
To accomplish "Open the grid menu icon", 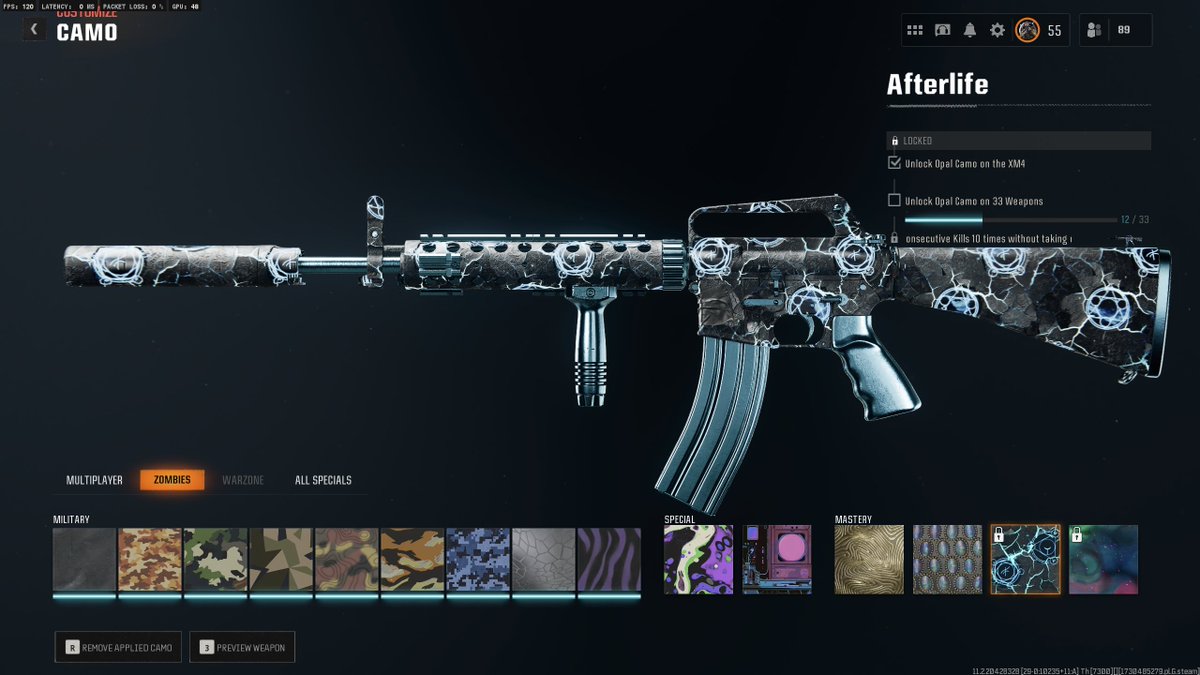I will coord(914,30).
